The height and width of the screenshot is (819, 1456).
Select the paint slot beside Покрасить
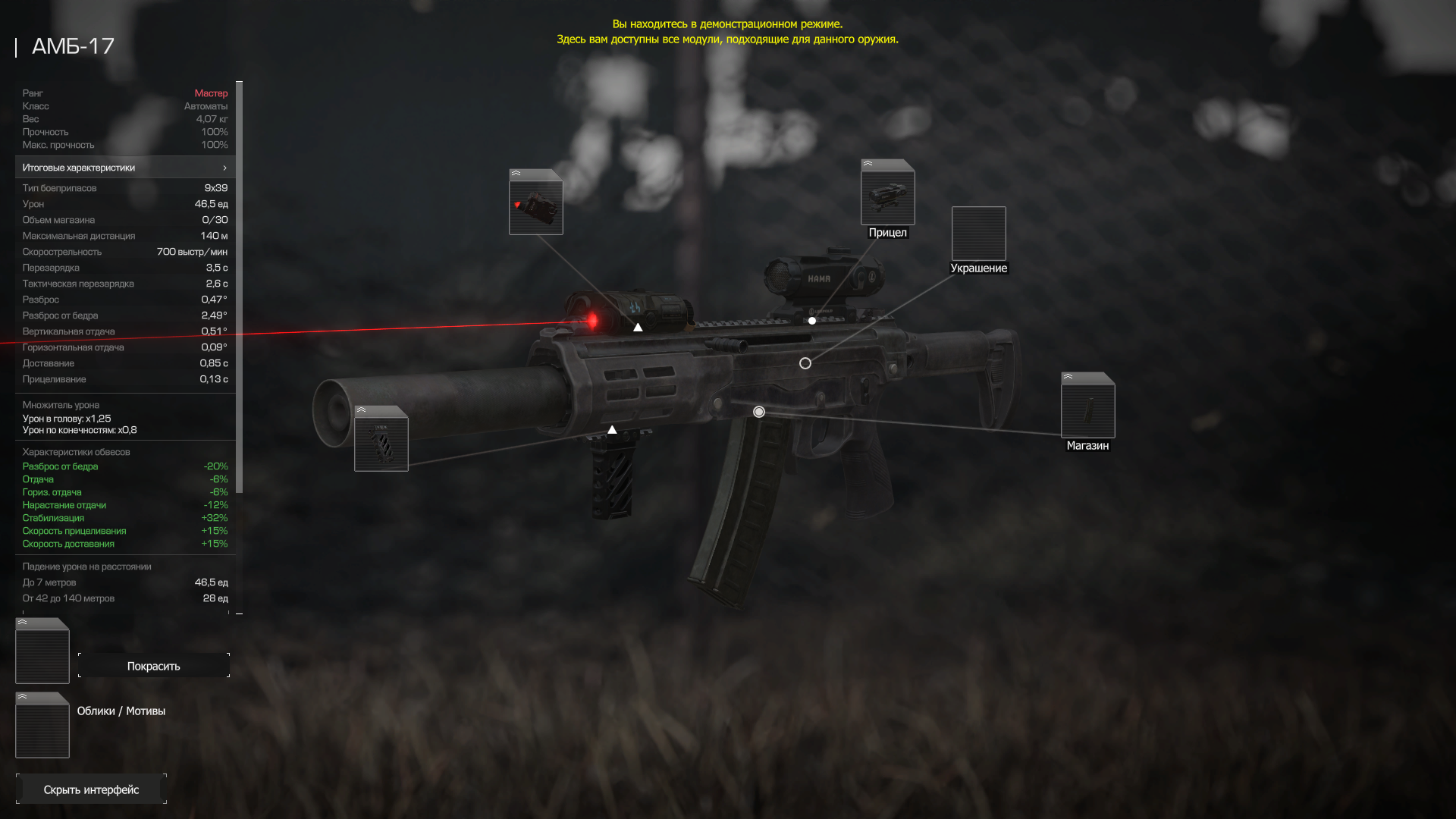42,654
